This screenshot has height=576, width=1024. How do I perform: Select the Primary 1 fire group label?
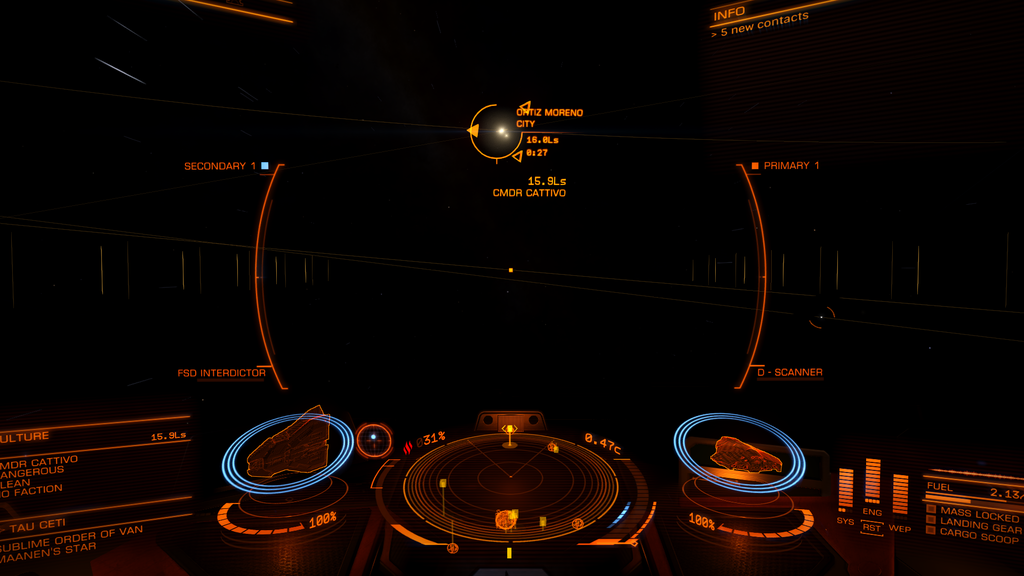pos(791,165)
